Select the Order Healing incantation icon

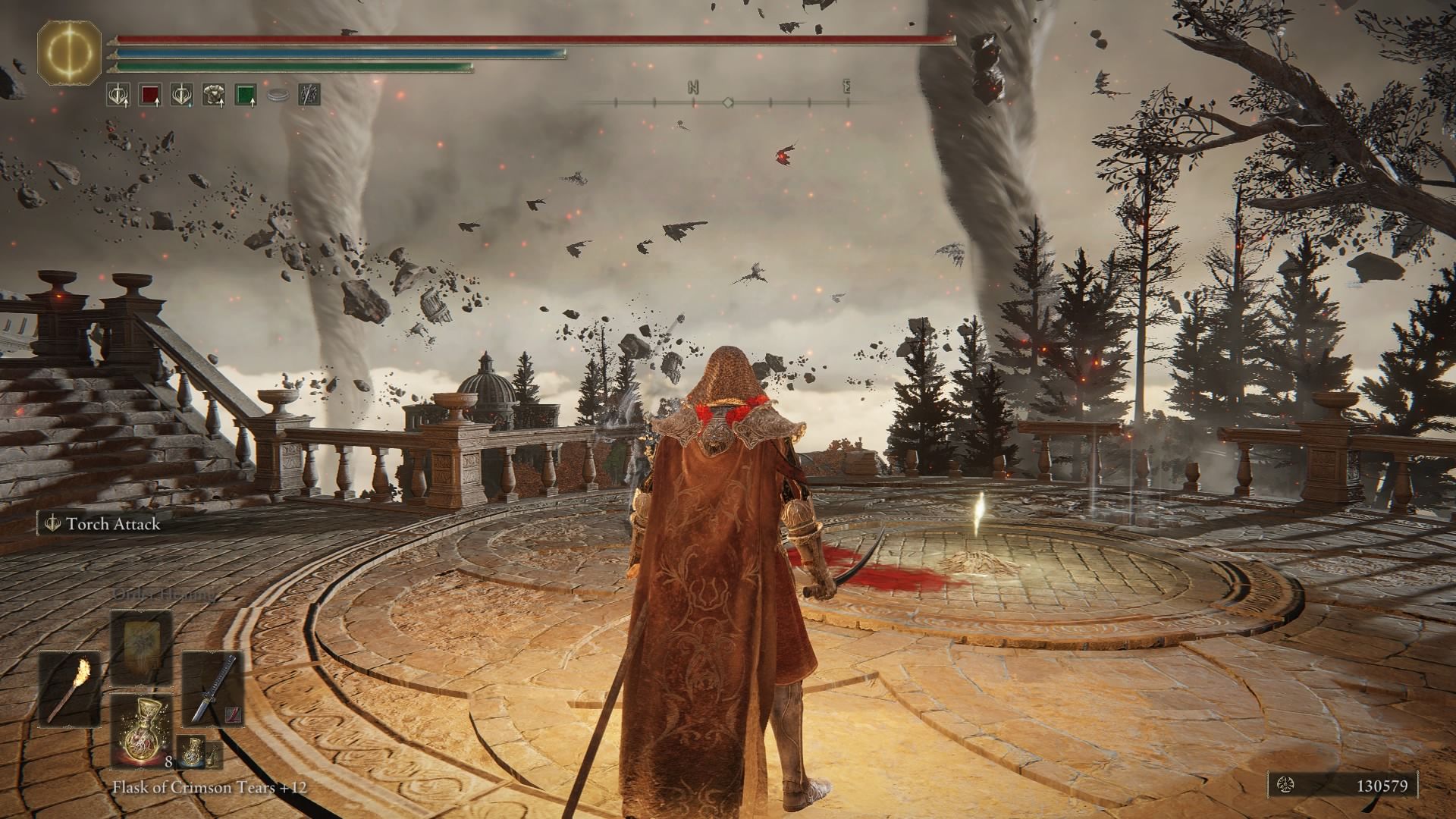140,648
